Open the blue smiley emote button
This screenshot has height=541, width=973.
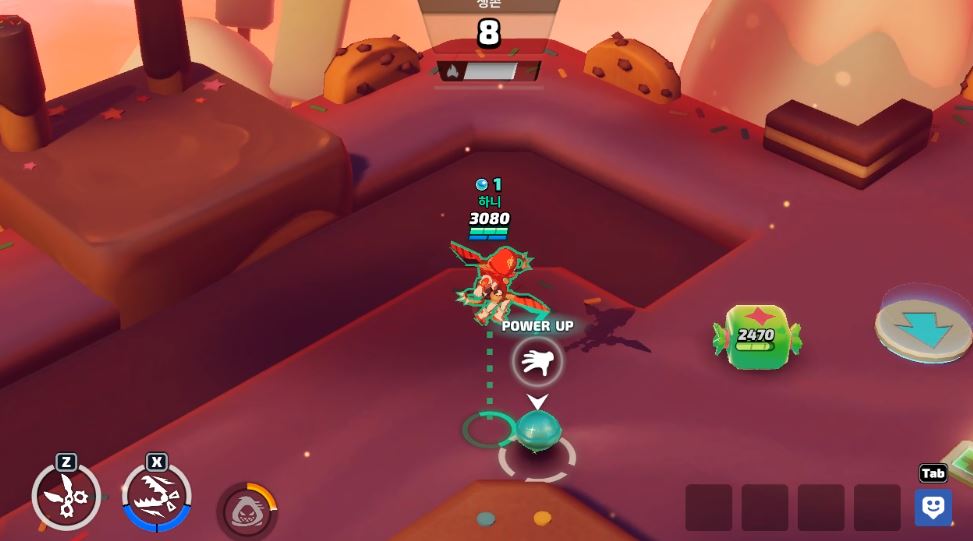[x=933, y=507]
